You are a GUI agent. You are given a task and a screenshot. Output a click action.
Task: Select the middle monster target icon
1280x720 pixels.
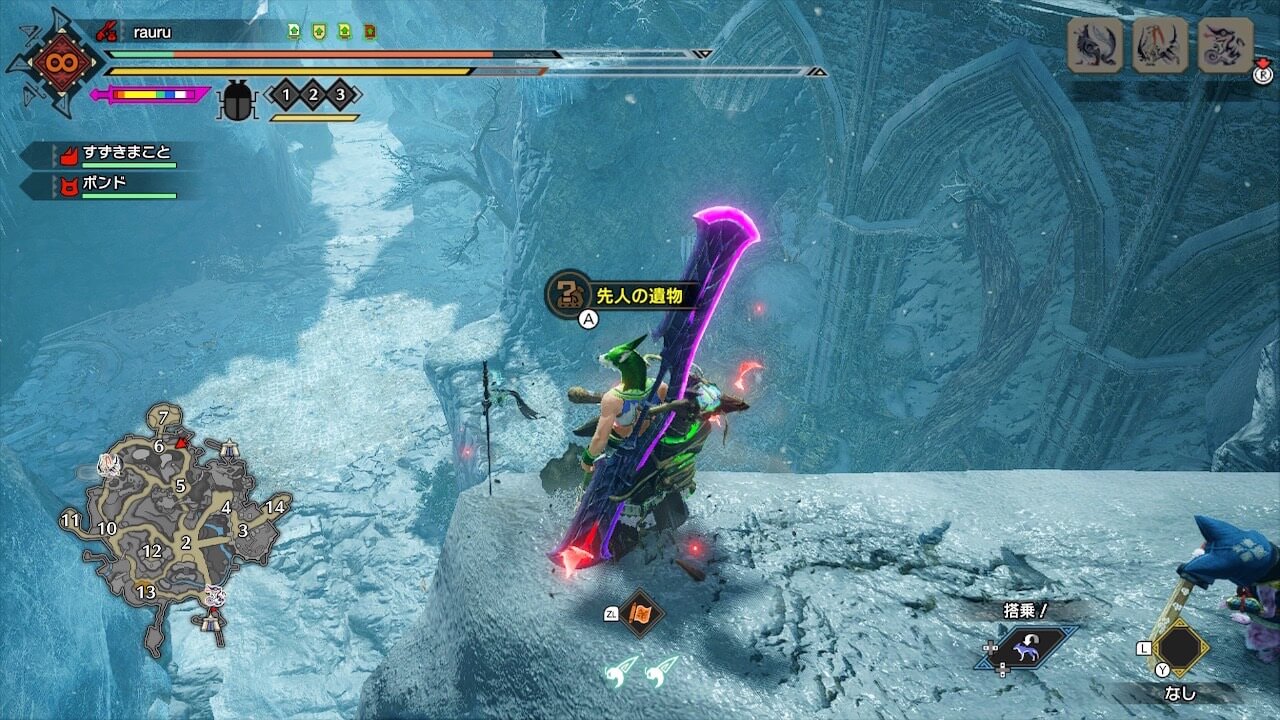click(1160, 46)
